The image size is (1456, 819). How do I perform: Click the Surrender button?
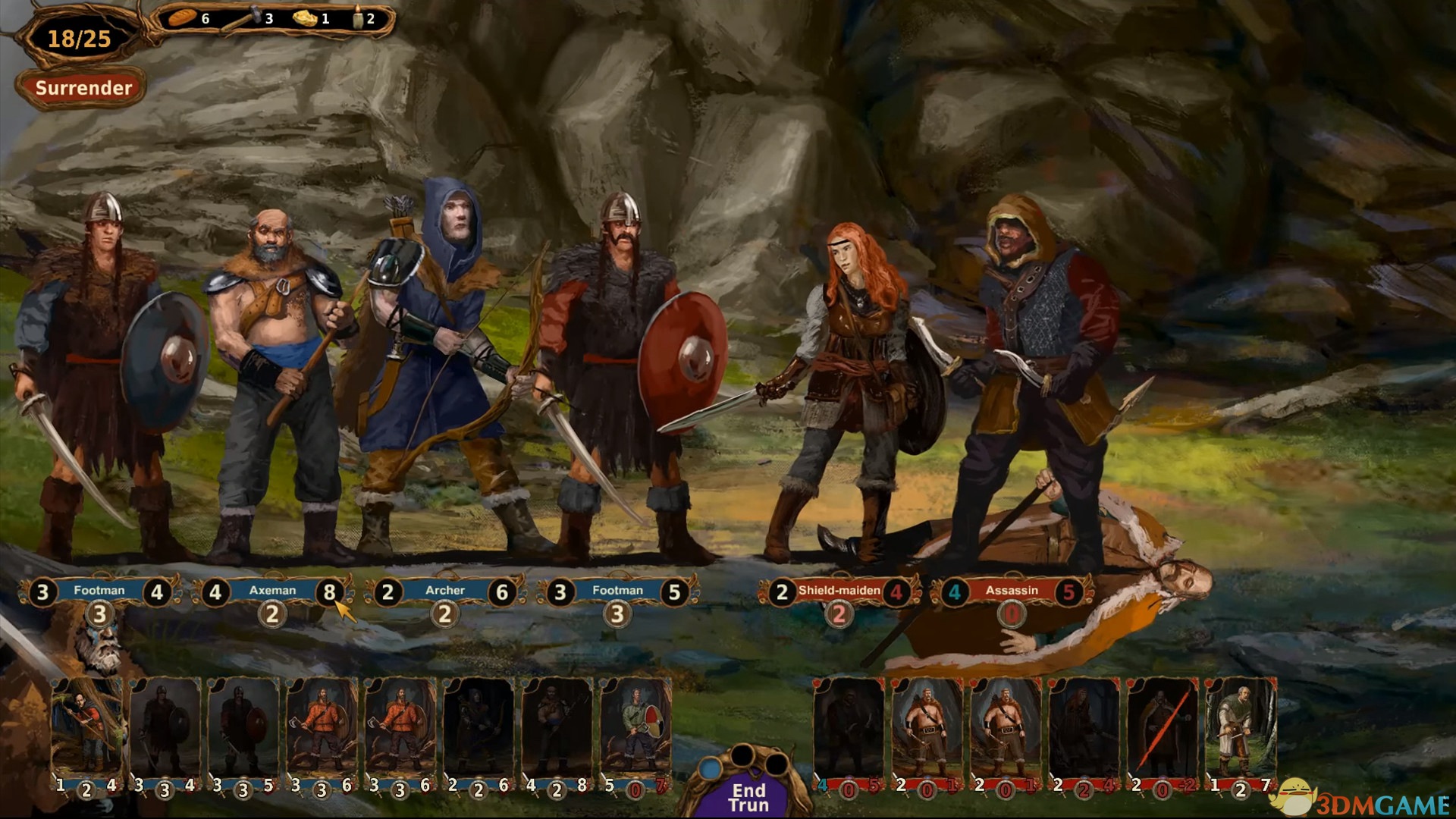point(83,88)
